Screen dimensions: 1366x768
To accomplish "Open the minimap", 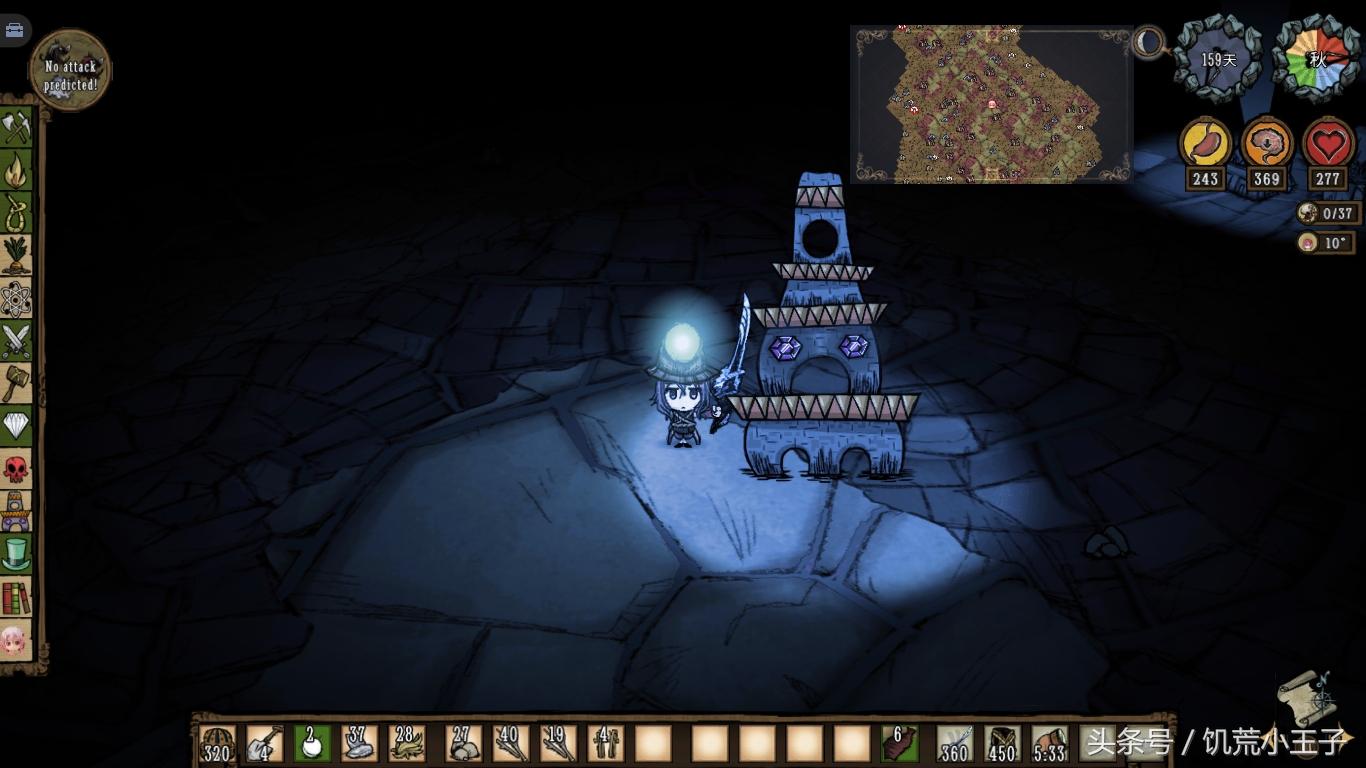I will [x=991, y=104].
